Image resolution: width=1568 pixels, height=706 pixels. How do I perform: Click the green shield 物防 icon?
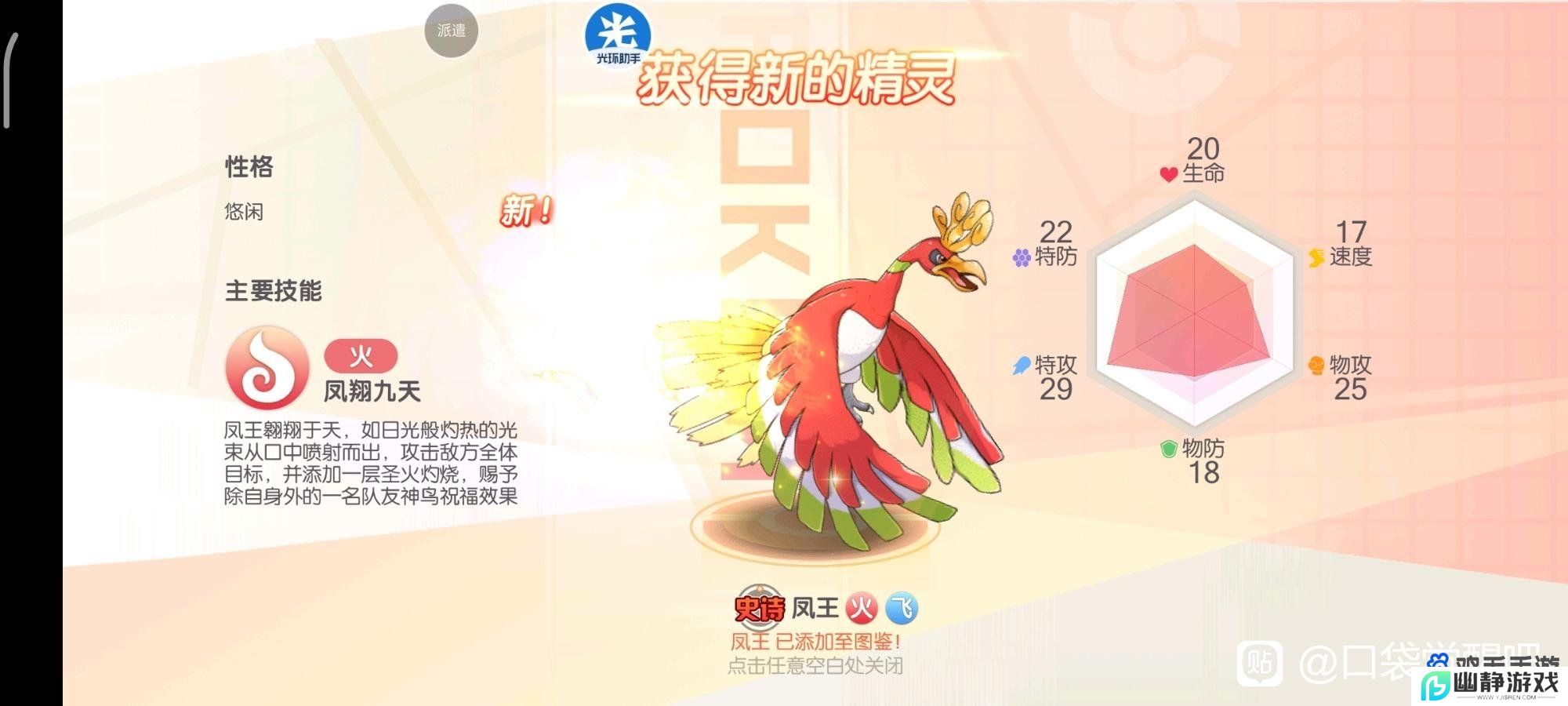(1167, 449)
